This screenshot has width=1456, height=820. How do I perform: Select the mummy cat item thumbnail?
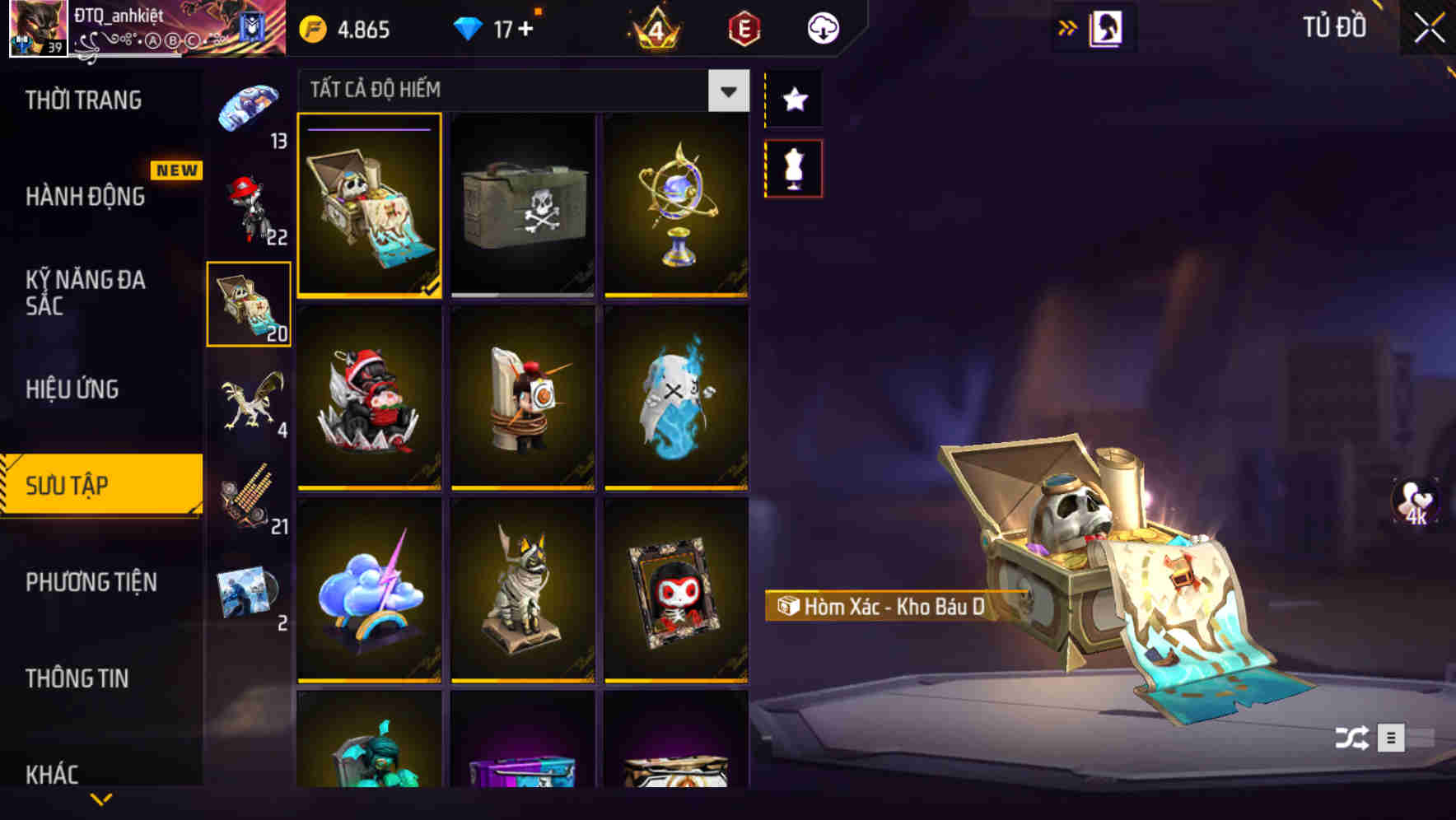click(x=522, y=593)
